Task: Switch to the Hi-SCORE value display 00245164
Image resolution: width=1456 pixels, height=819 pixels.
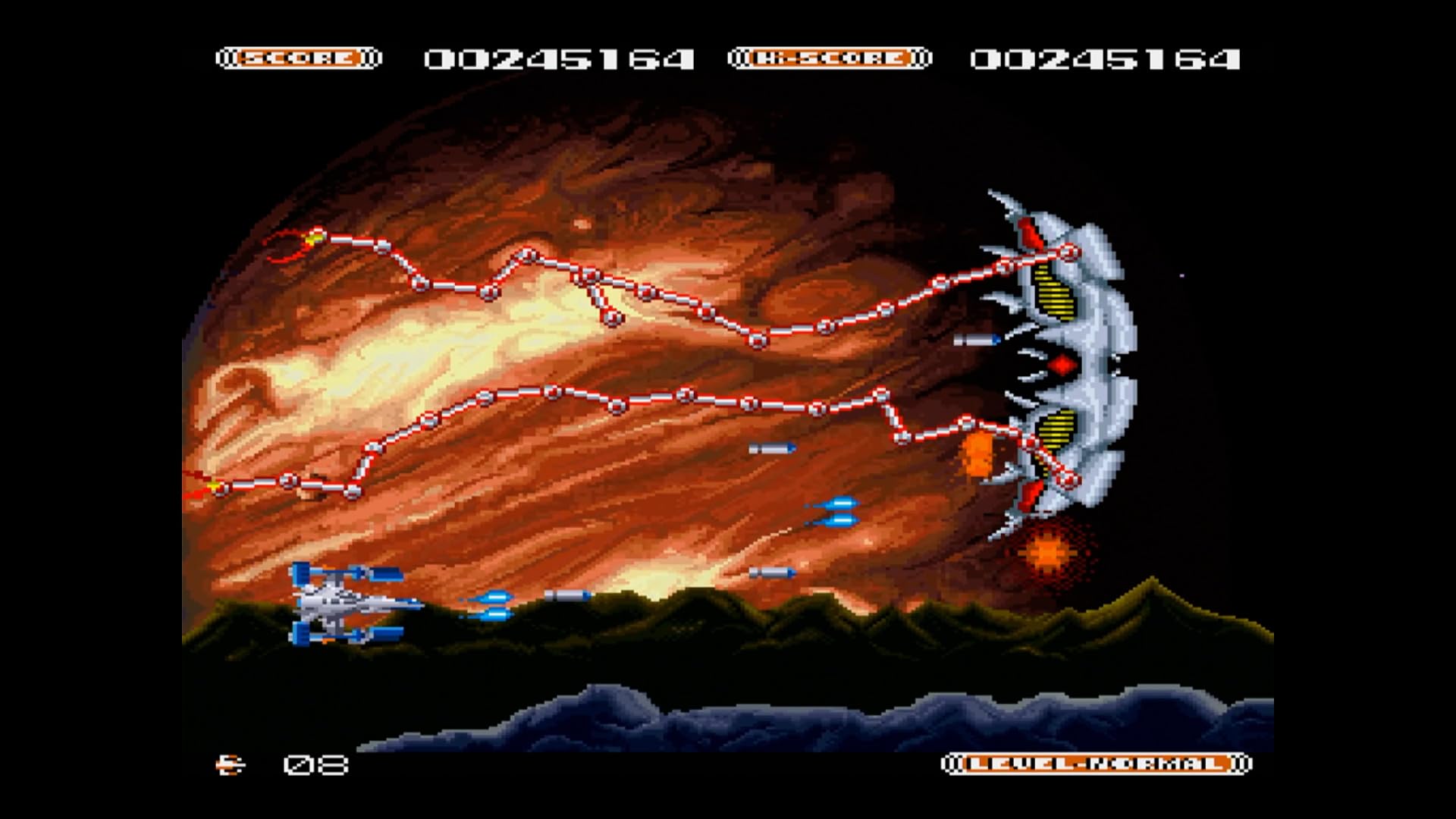Action: (x=1106, y=61)
